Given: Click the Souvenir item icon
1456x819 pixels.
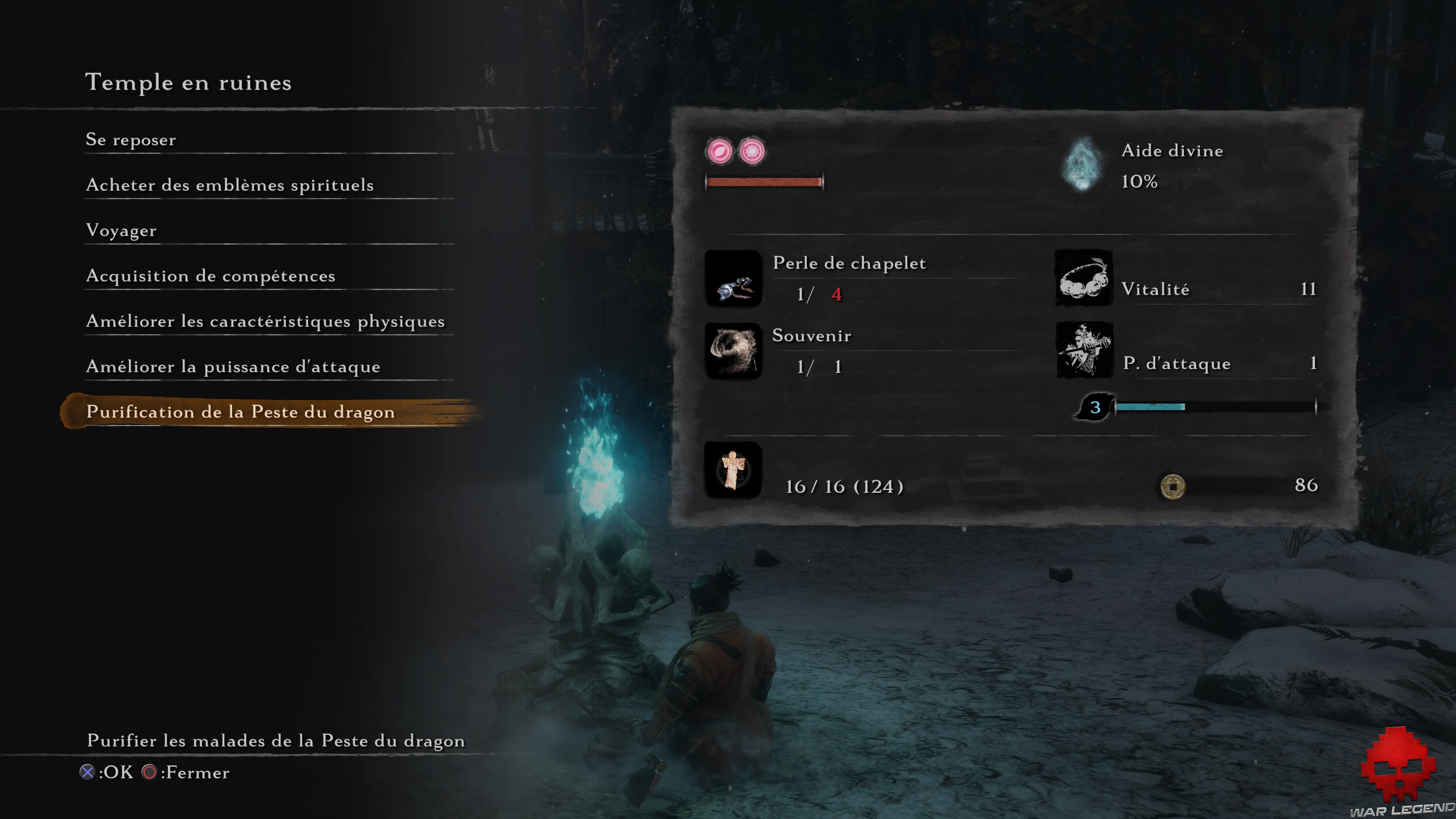Looking at the screenshot, I should [x=734, y=350].
